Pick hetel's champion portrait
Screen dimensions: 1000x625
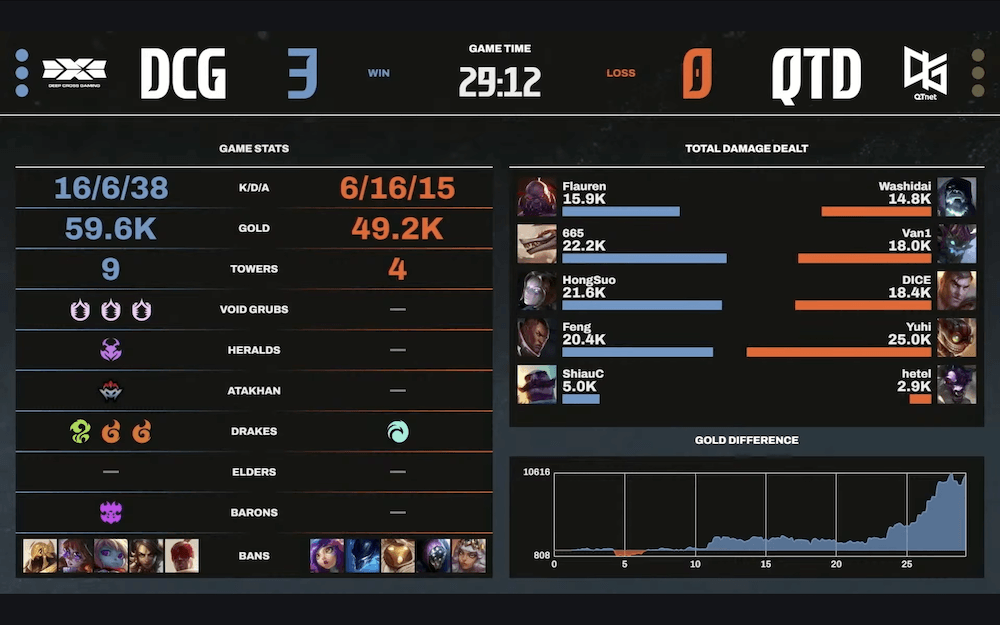pyautogui.click(x=957, y=384)
